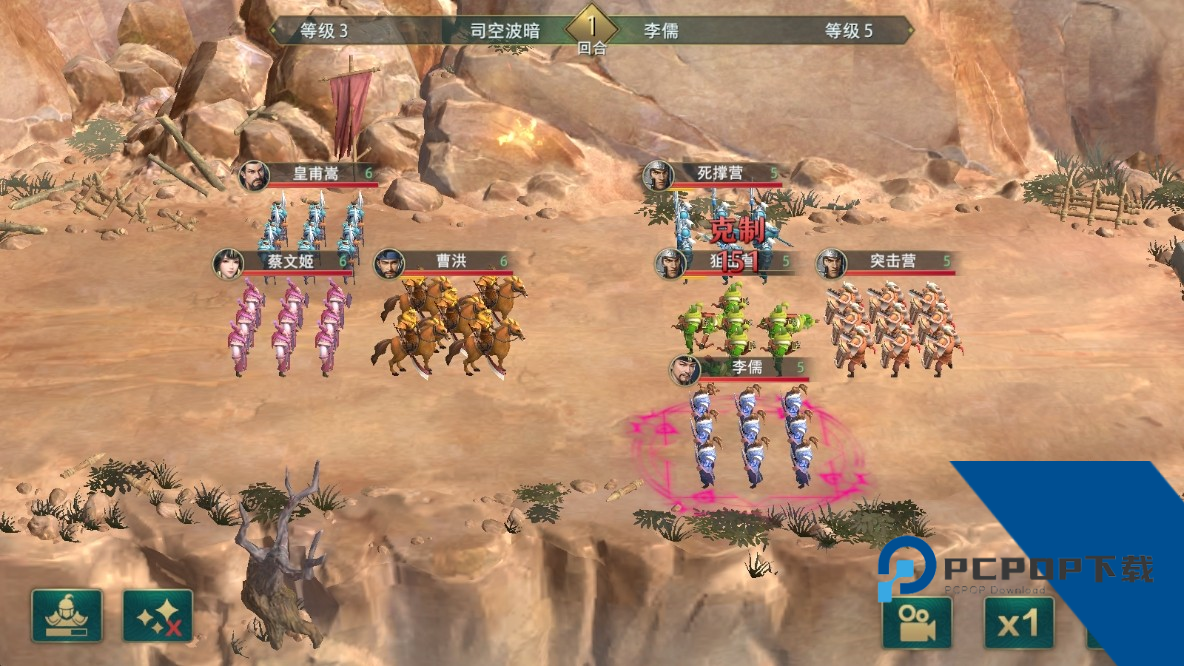Toggle the skill effects sparkle button

tap(158, 616)
